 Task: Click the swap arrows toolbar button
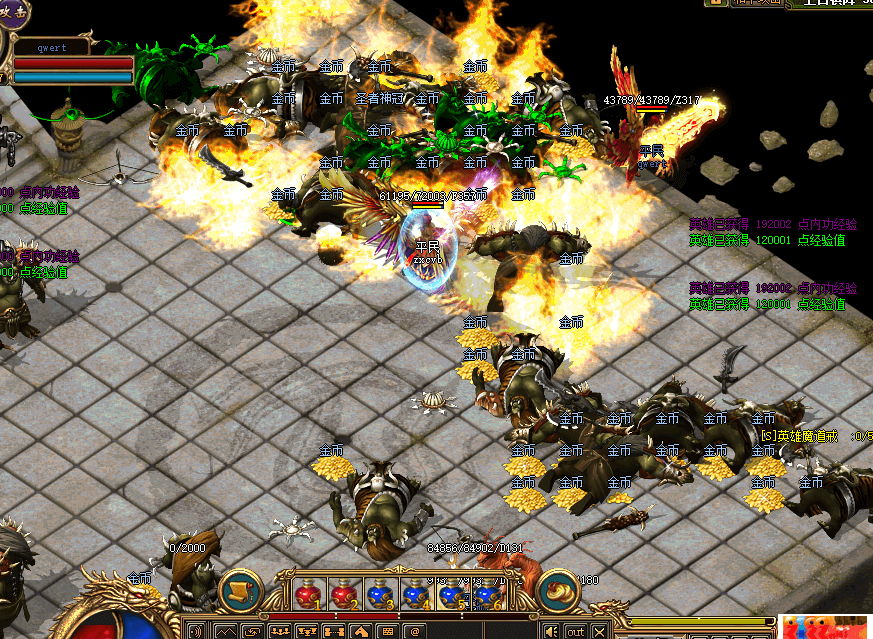[253, 631]
